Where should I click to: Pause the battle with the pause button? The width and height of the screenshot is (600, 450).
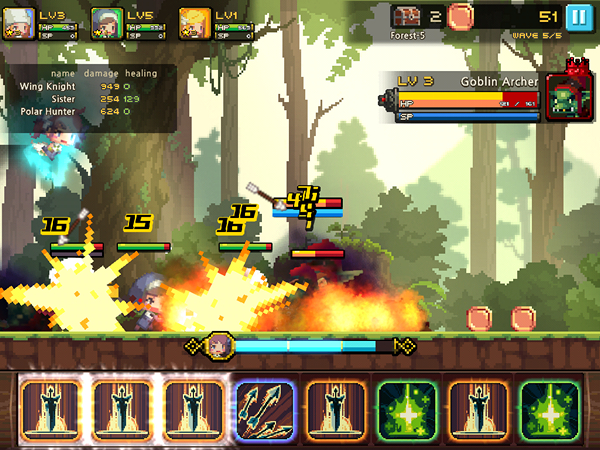578,17
